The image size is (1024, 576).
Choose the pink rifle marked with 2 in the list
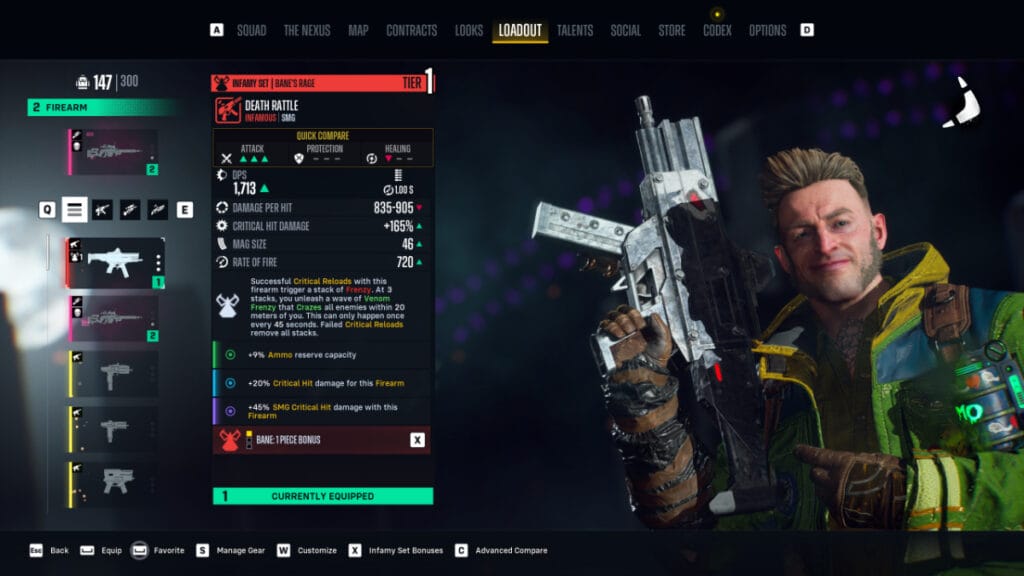pos(113,319)
